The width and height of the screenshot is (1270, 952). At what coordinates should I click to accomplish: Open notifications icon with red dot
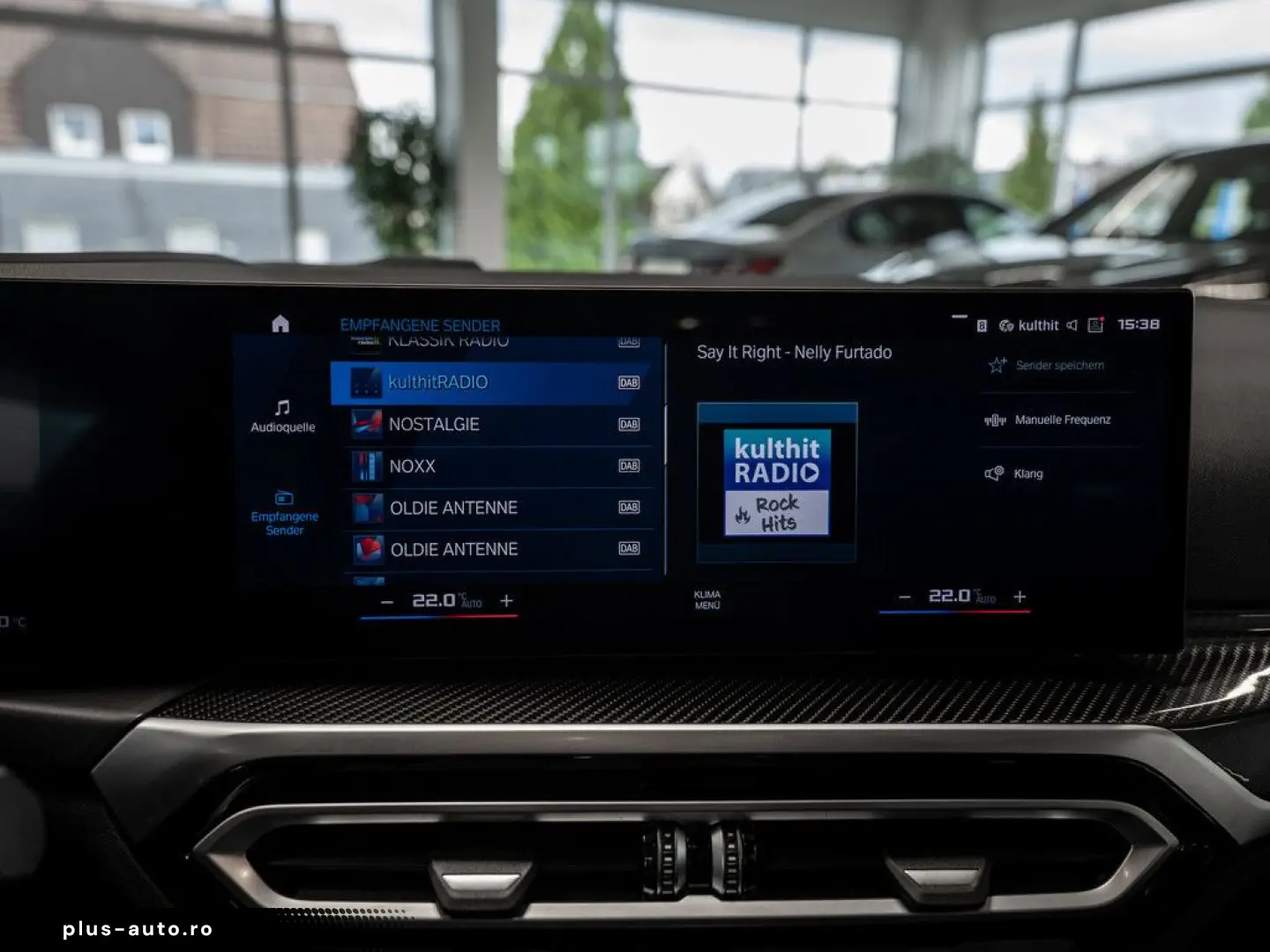(x=1095, y=324)
